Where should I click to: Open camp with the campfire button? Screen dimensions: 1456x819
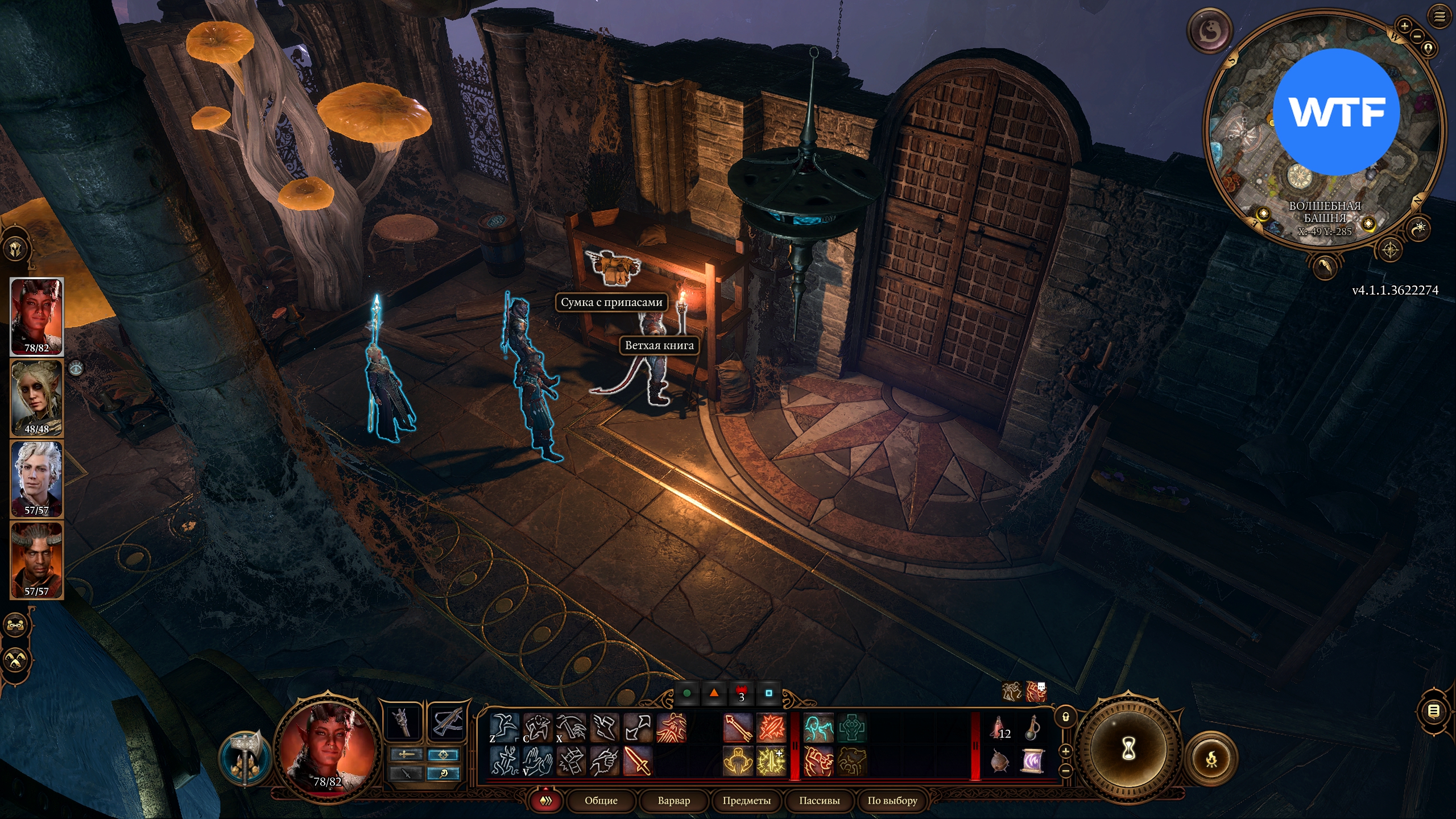pyautogui.click(x=1211, y=758)
